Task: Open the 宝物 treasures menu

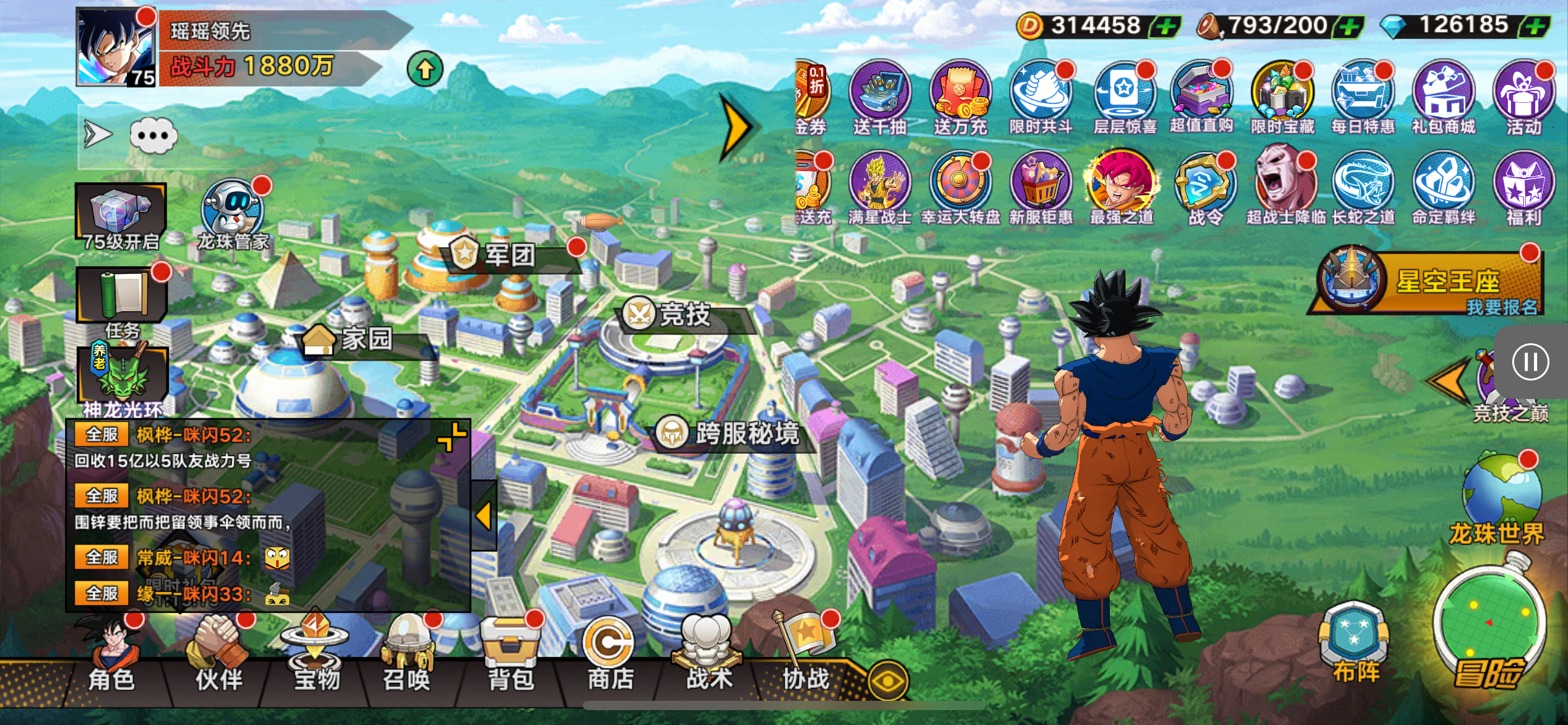Action: click(x=316, y=657)
